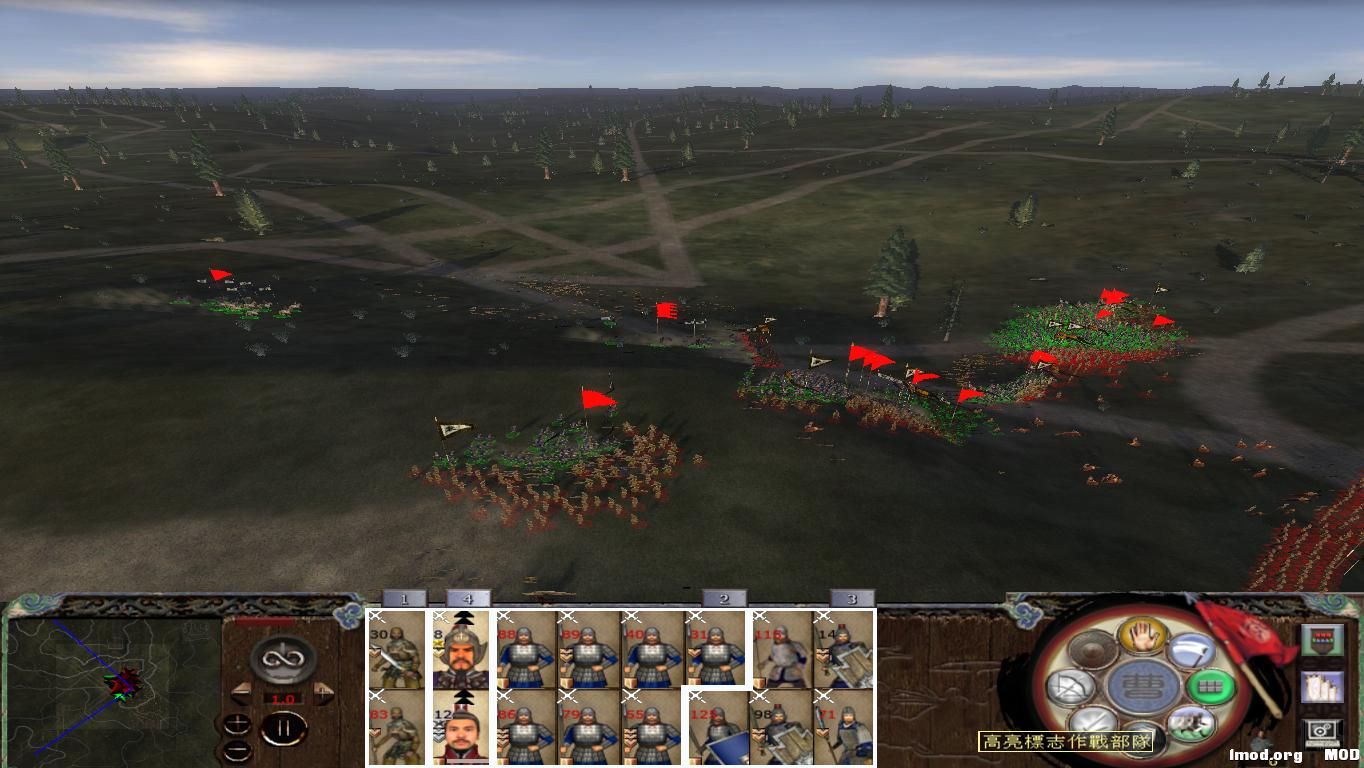Open the army banner panel on the right

point(1323,639)
